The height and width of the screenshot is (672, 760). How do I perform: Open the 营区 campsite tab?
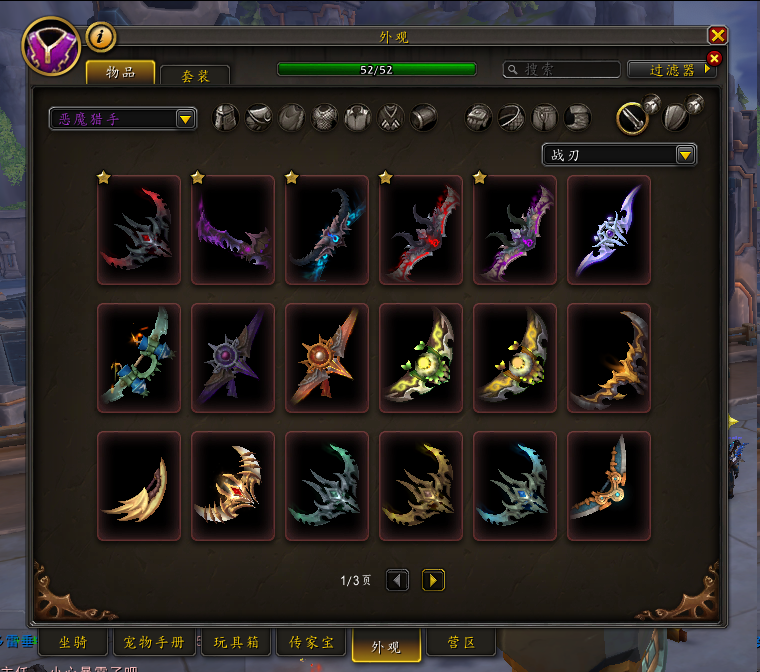(460, 643)
